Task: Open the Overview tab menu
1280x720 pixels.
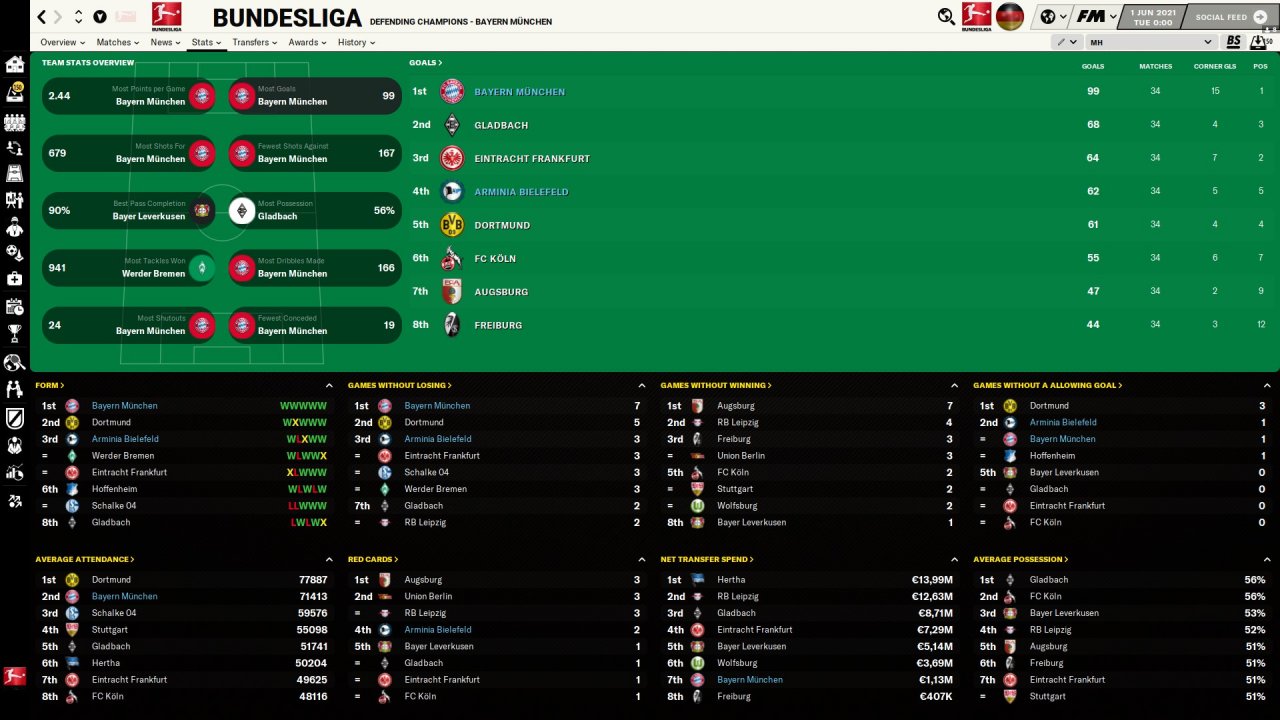Action: click(61, 42)
